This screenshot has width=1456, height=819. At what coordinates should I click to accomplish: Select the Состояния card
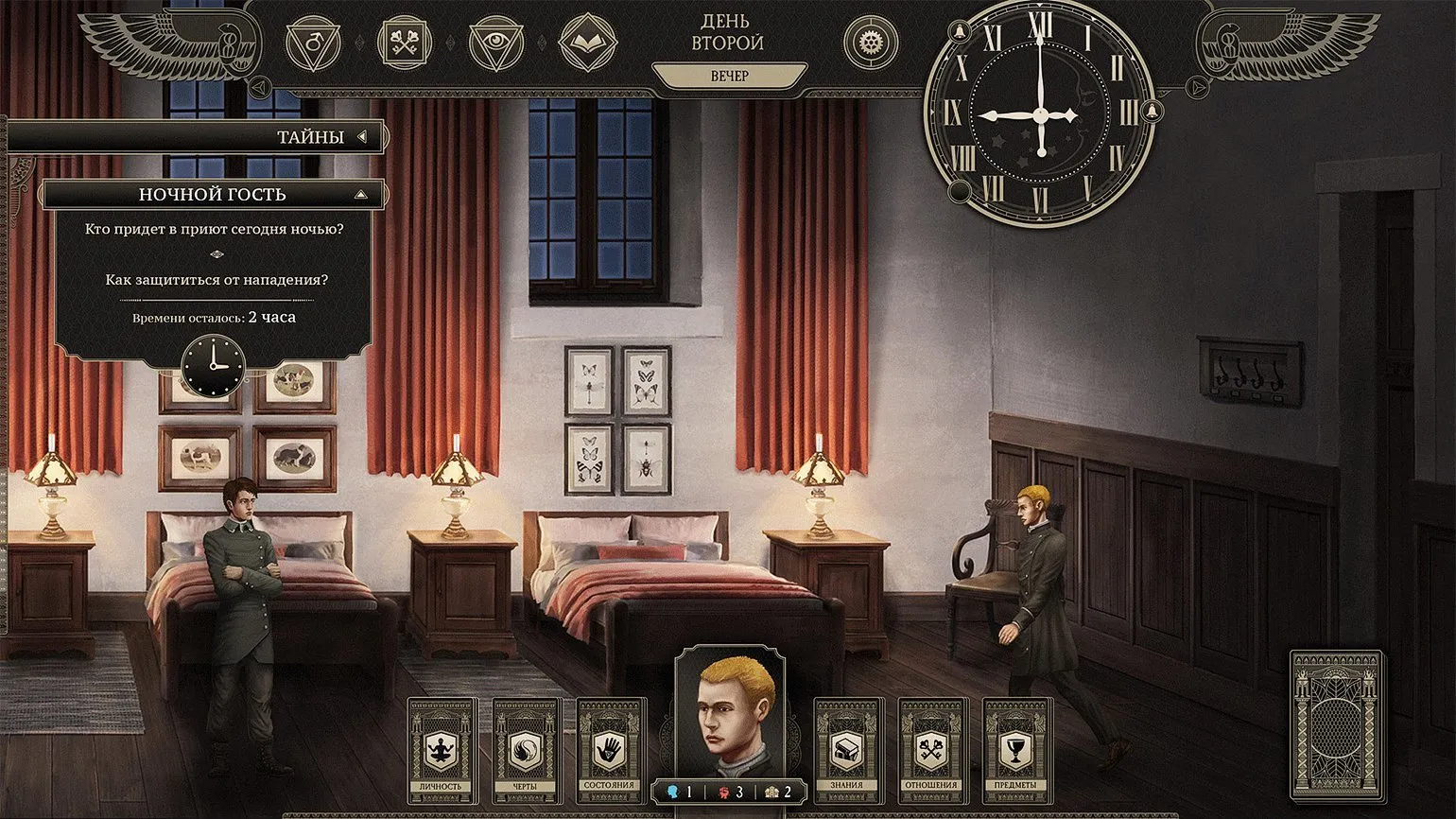[610, 751]
